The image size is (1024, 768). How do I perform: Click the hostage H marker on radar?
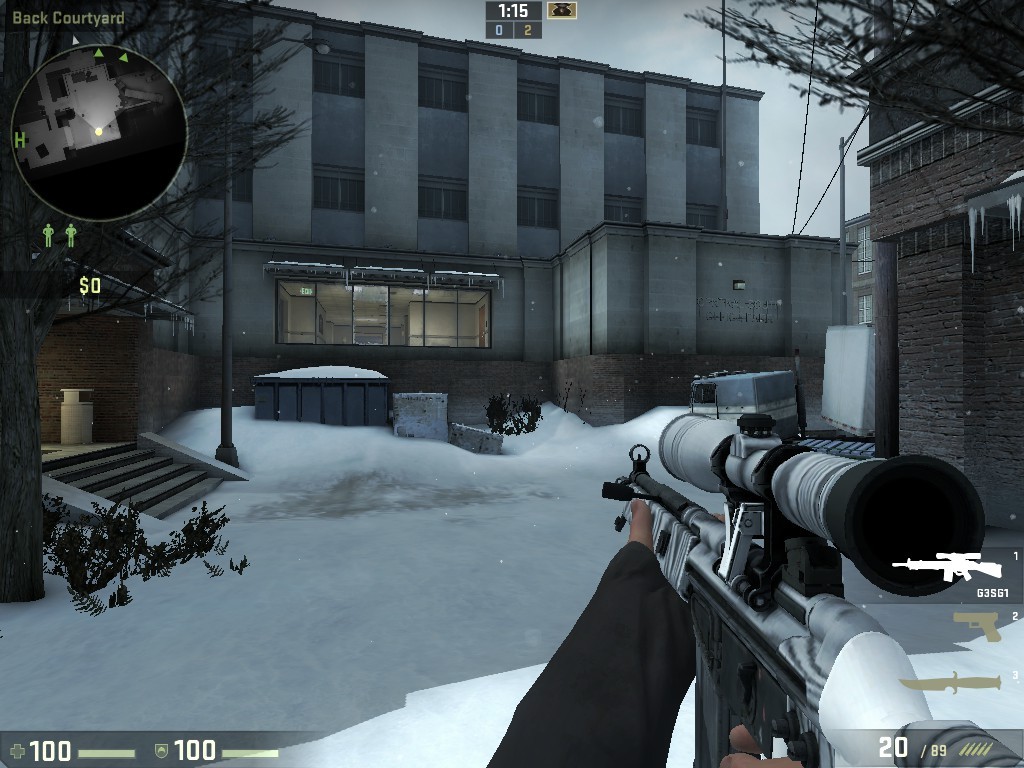click(20, 140)
